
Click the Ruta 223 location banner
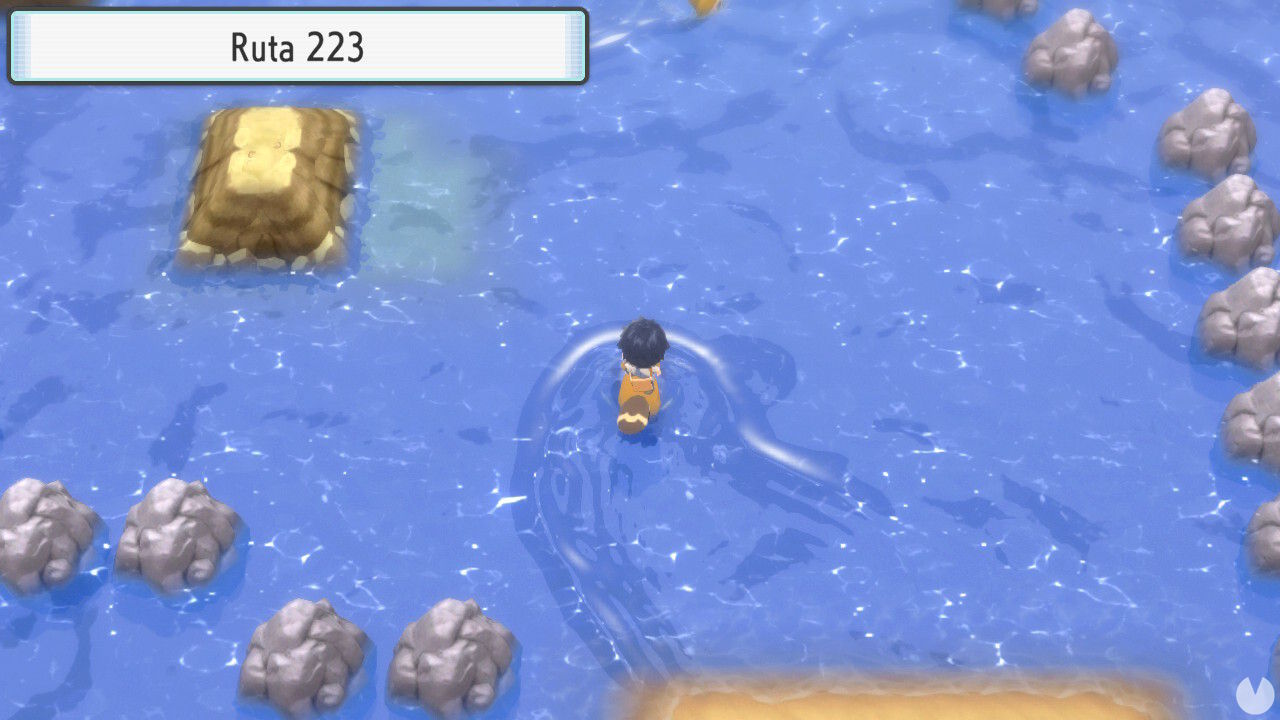[297, 44]
